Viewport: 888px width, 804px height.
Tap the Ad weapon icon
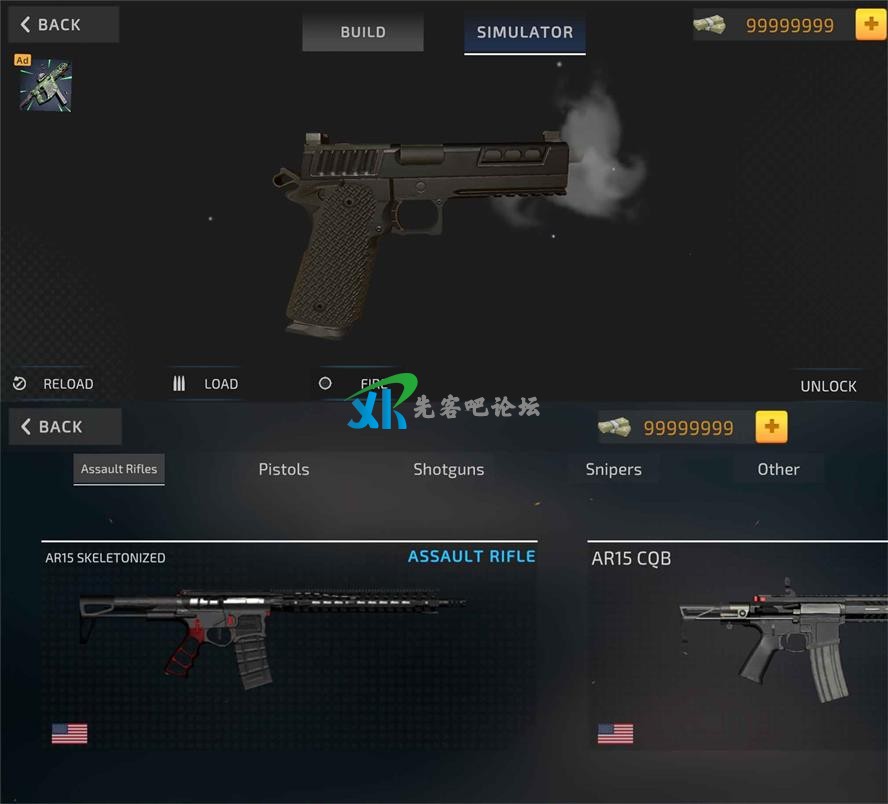click(x=45, y=84)
